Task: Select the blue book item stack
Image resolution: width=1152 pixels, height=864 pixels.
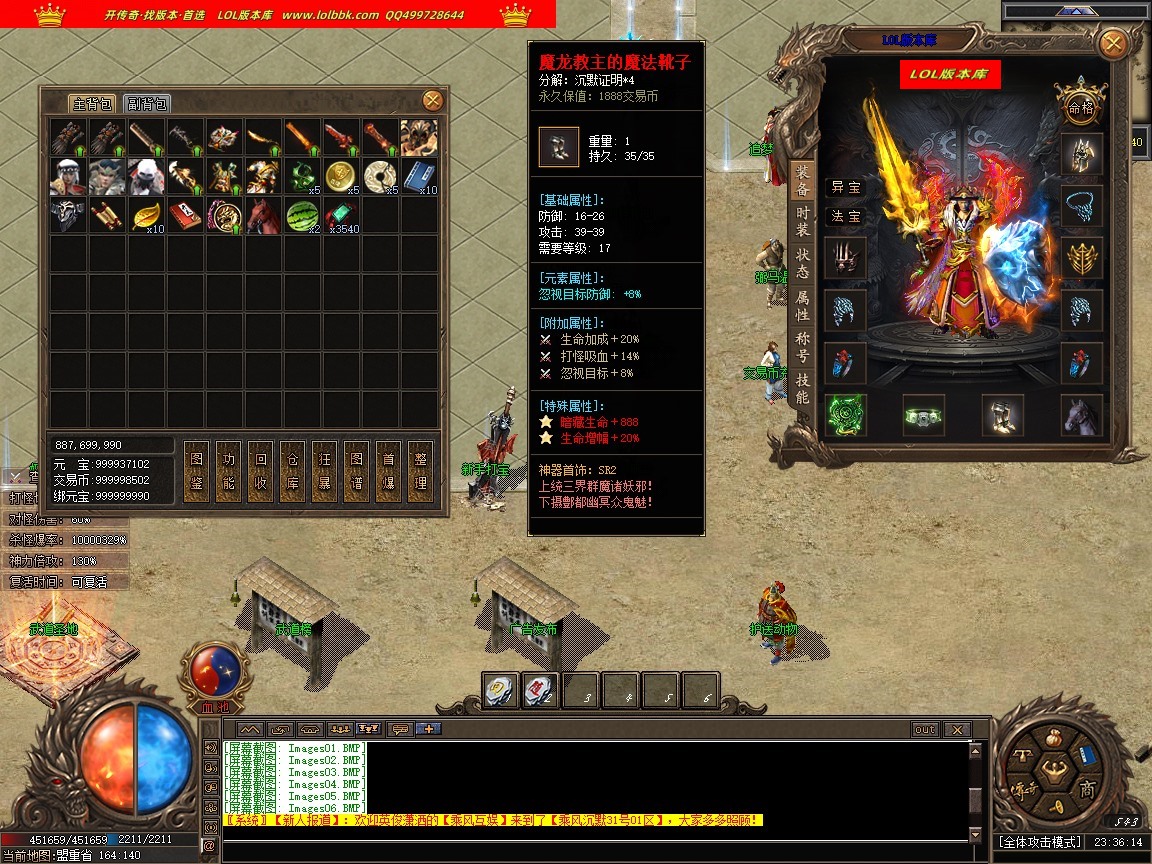Action: (420, 176)
